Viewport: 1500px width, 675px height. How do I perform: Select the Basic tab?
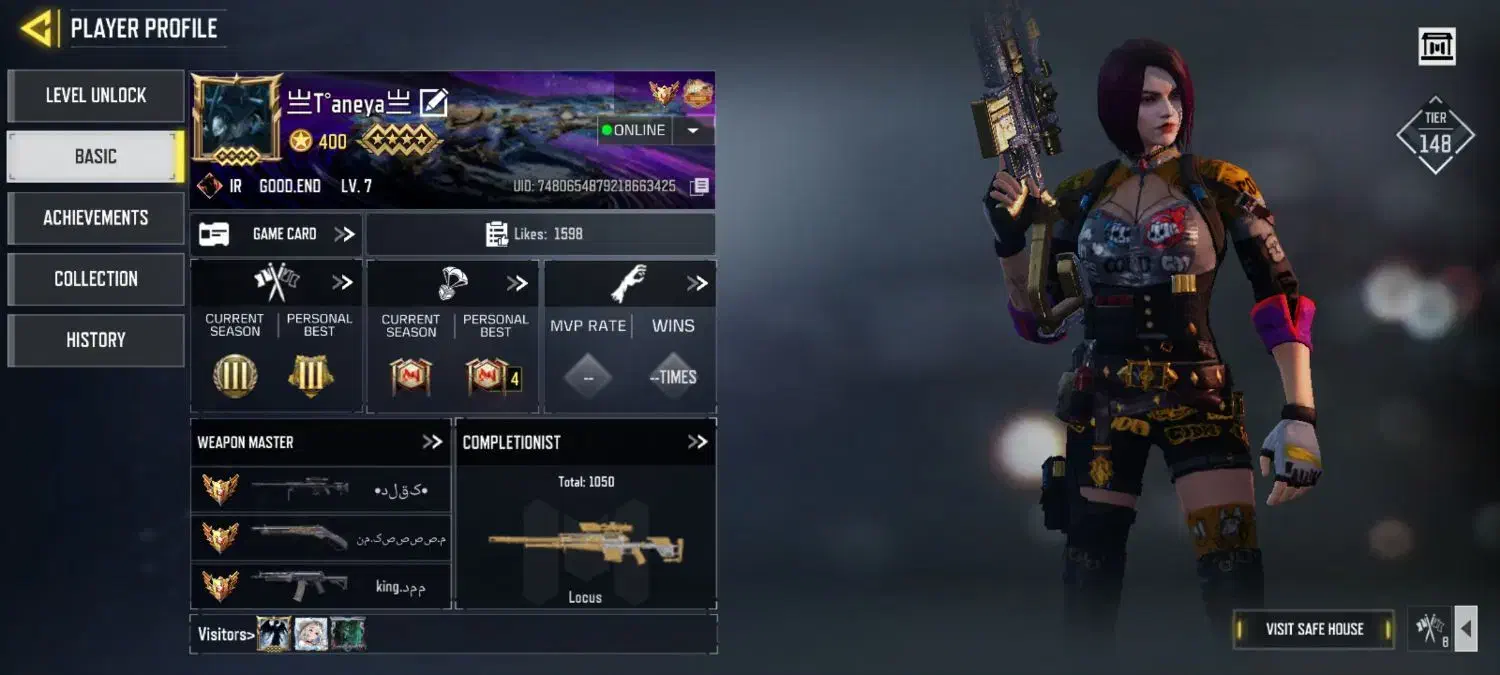click(x=96, y=157)
